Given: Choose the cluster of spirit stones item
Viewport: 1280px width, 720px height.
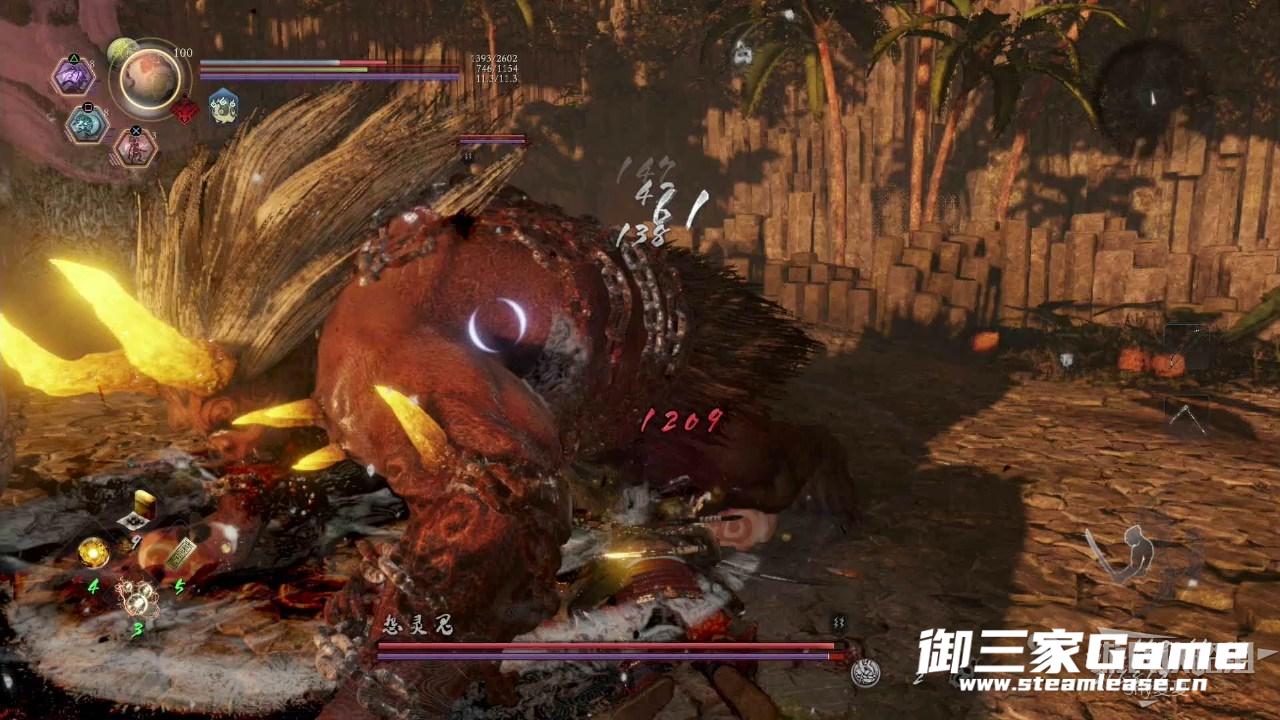Looking at the screenshot, I should coord(137,598).
